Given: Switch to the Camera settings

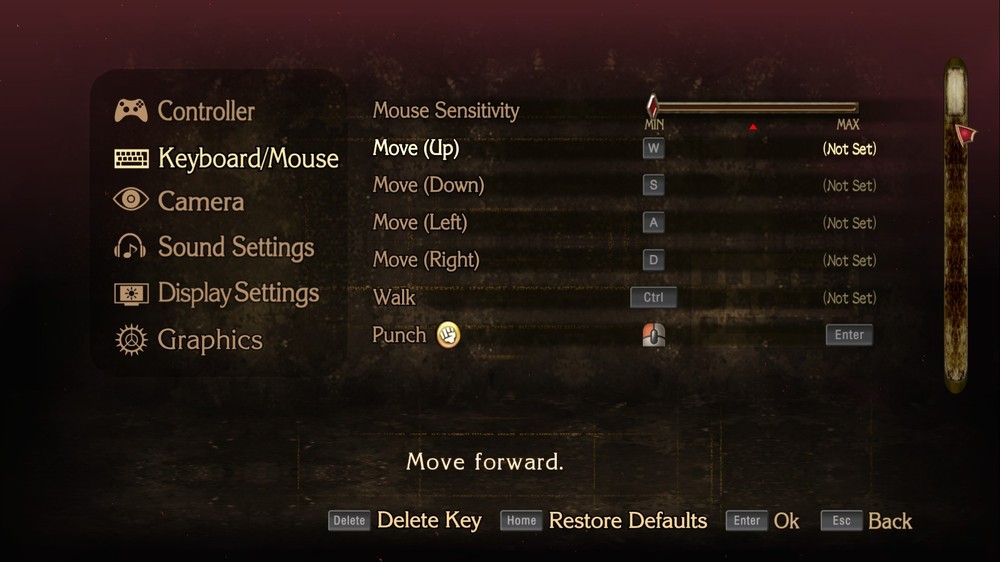Looking at the screenshot, I should pyautogui.click(x=200, y=202).
